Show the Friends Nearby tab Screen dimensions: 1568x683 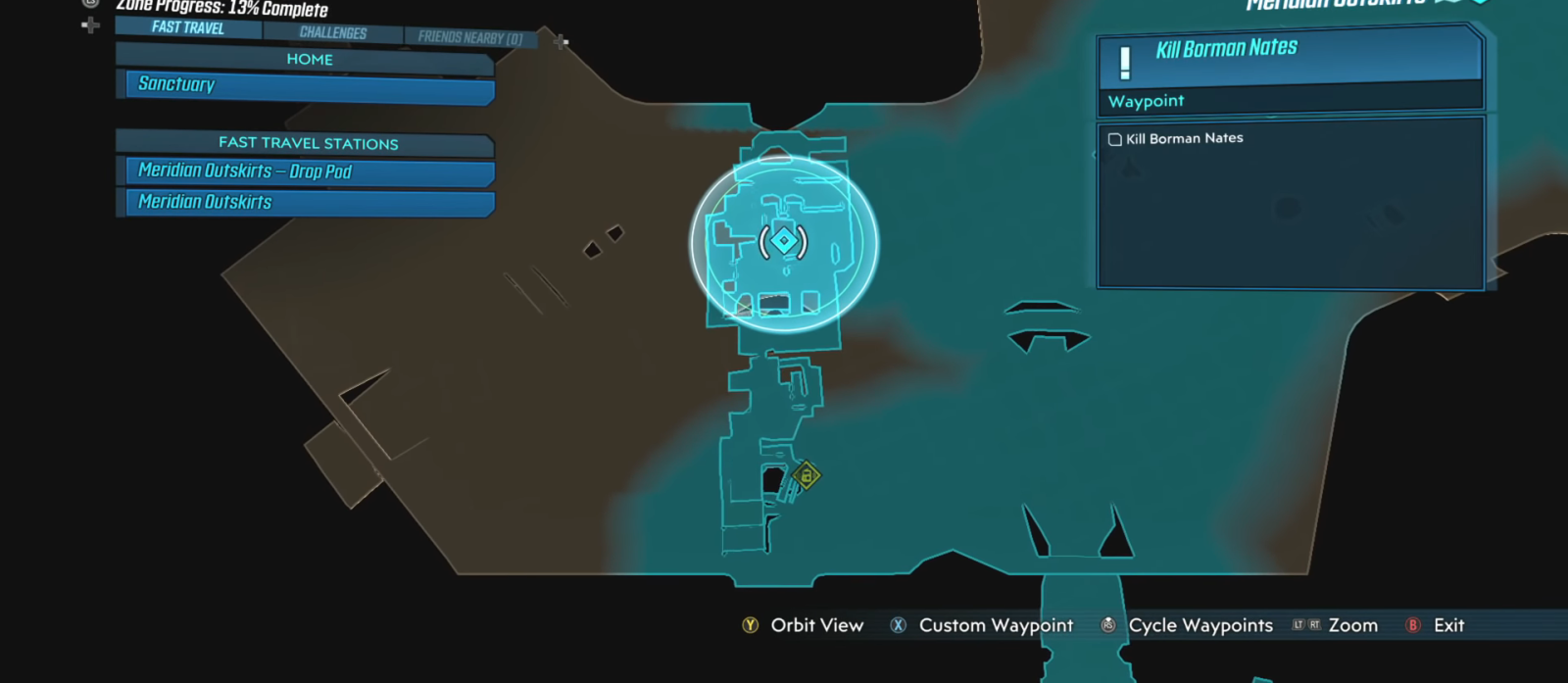point(469,38)
